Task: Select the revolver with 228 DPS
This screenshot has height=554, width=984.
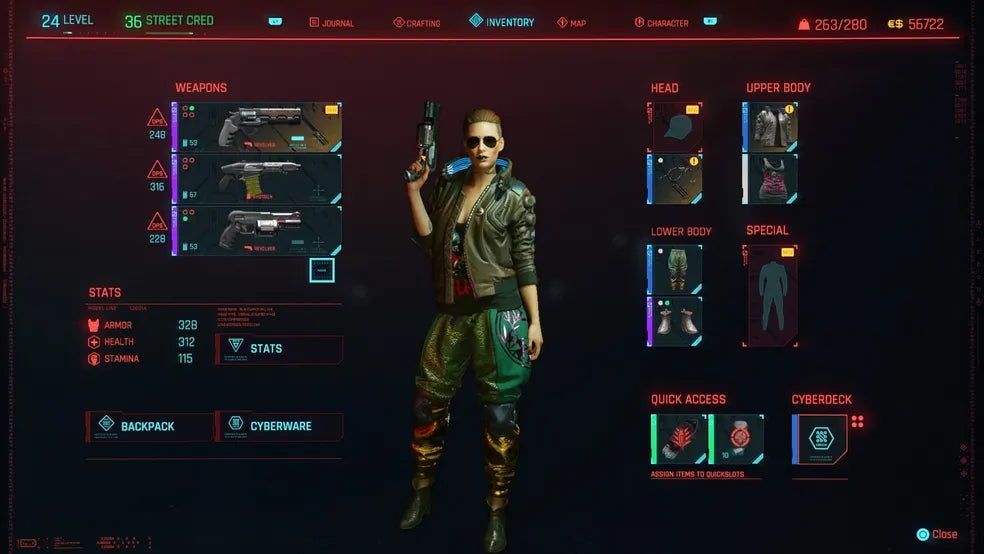Action: pos(258,230)
